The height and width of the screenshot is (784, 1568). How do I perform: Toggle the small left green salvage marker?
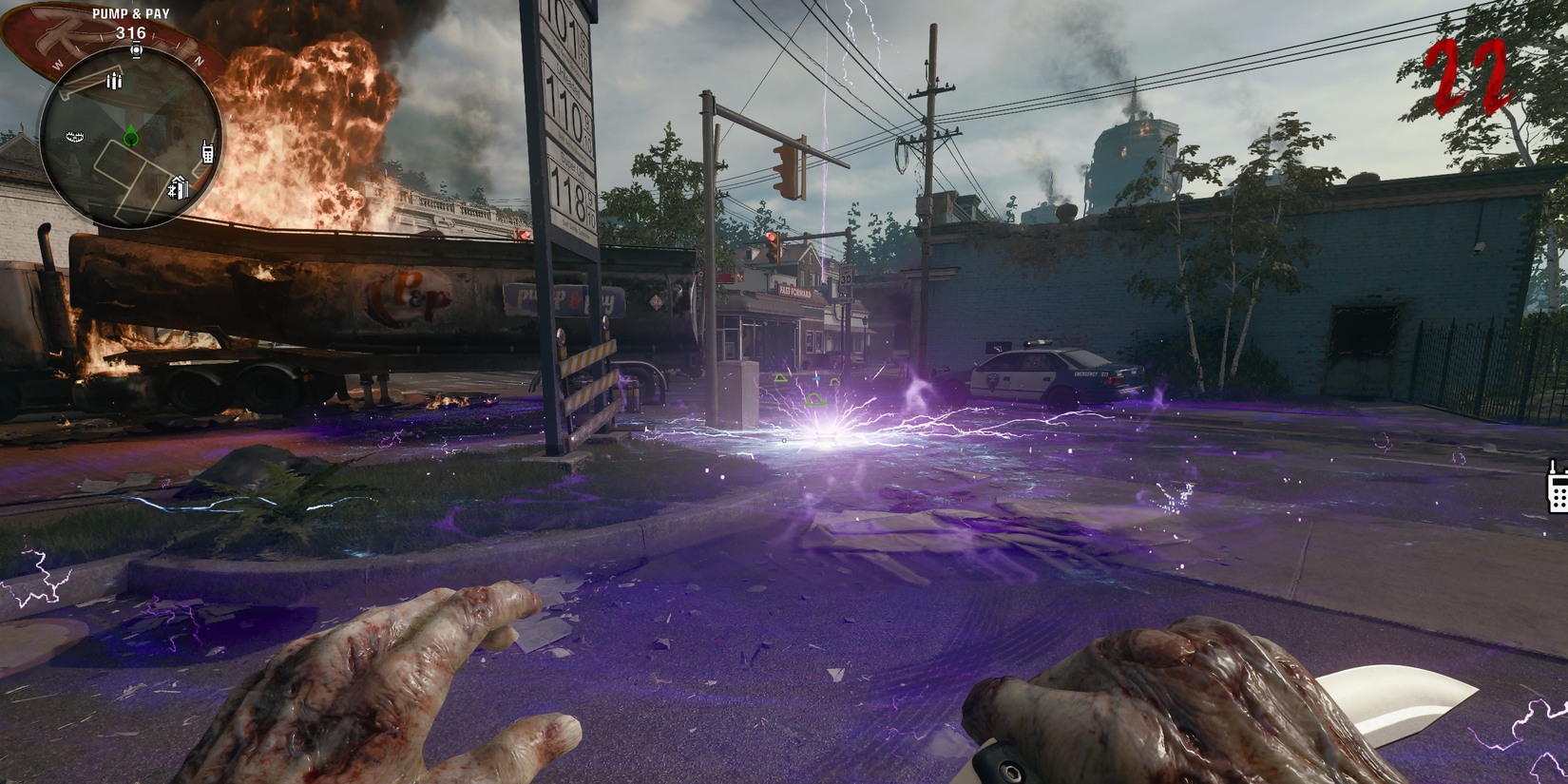click(x=780, y=378)
